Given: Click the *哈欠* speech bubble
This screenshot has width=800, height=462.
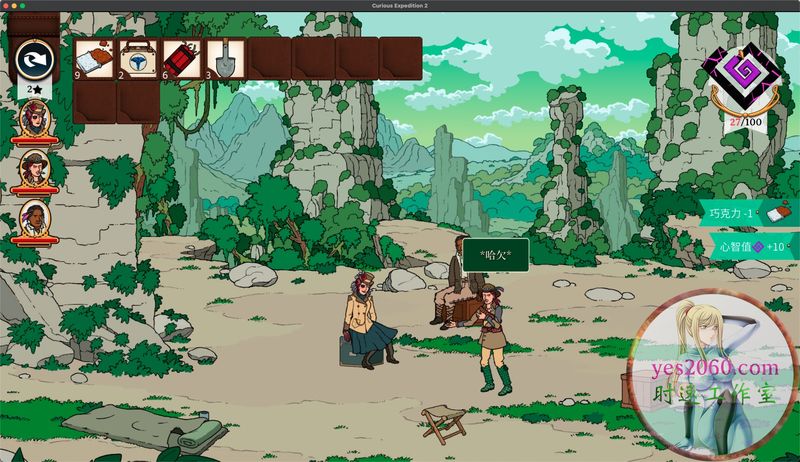Looking at the screenshot, I should pyautogui.click(x=495, y=254).
